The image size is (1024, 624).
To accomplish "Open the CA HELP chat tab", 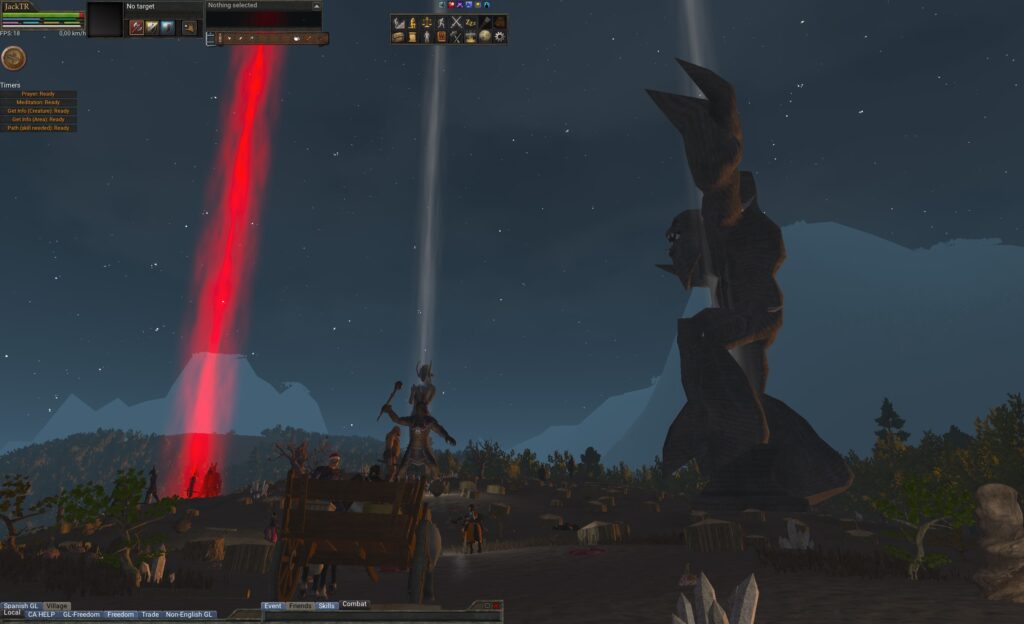I will click(41, 615).
